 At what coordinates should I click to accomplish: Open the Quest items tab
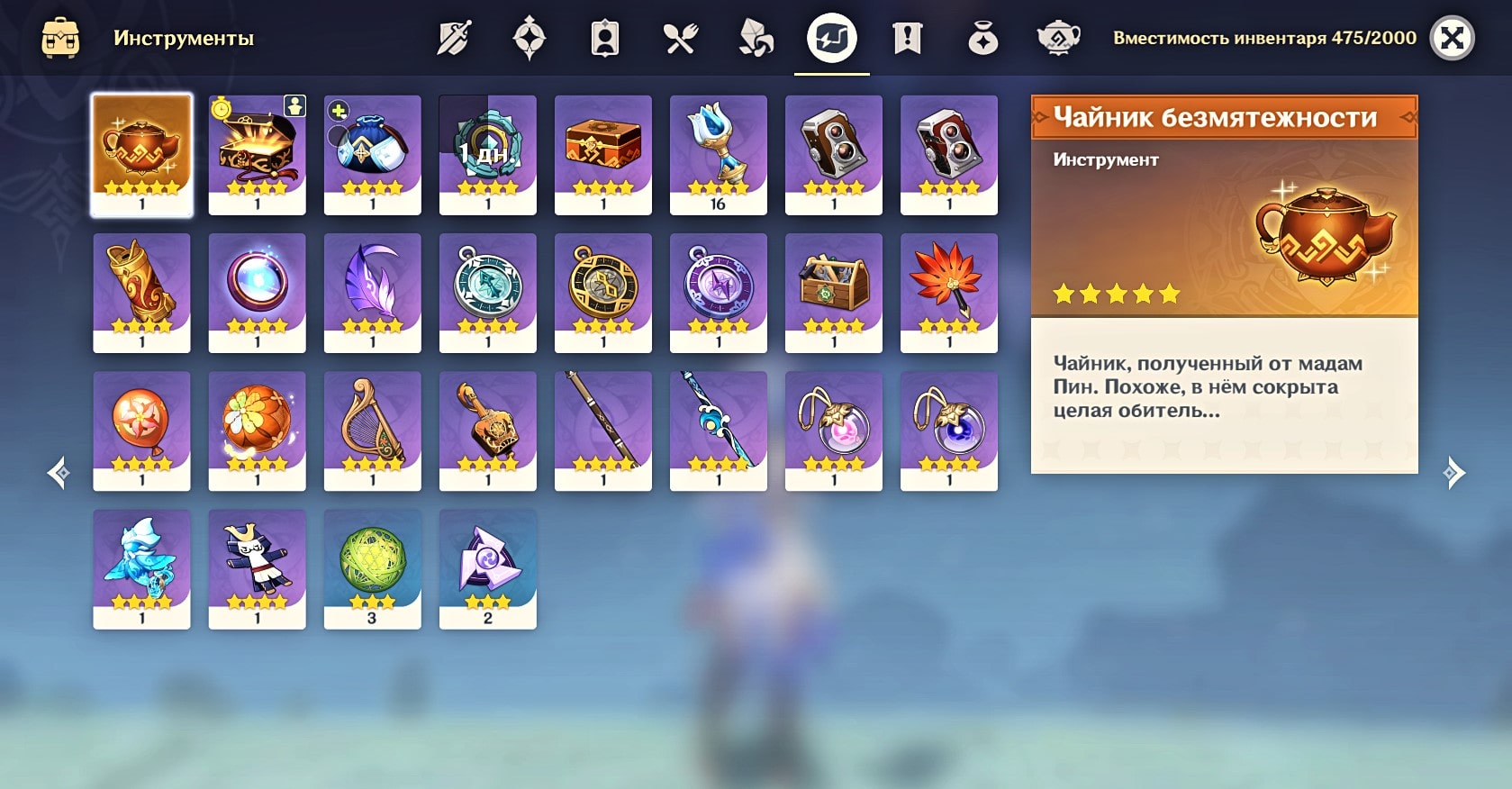pos(907,39)
